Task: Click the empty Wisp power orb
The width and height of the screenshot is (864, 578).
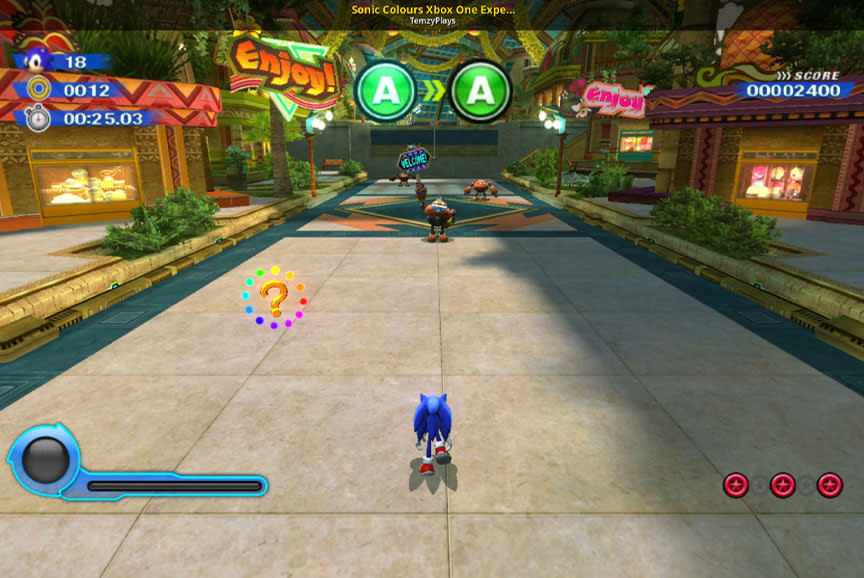Action: coord(46,460)
